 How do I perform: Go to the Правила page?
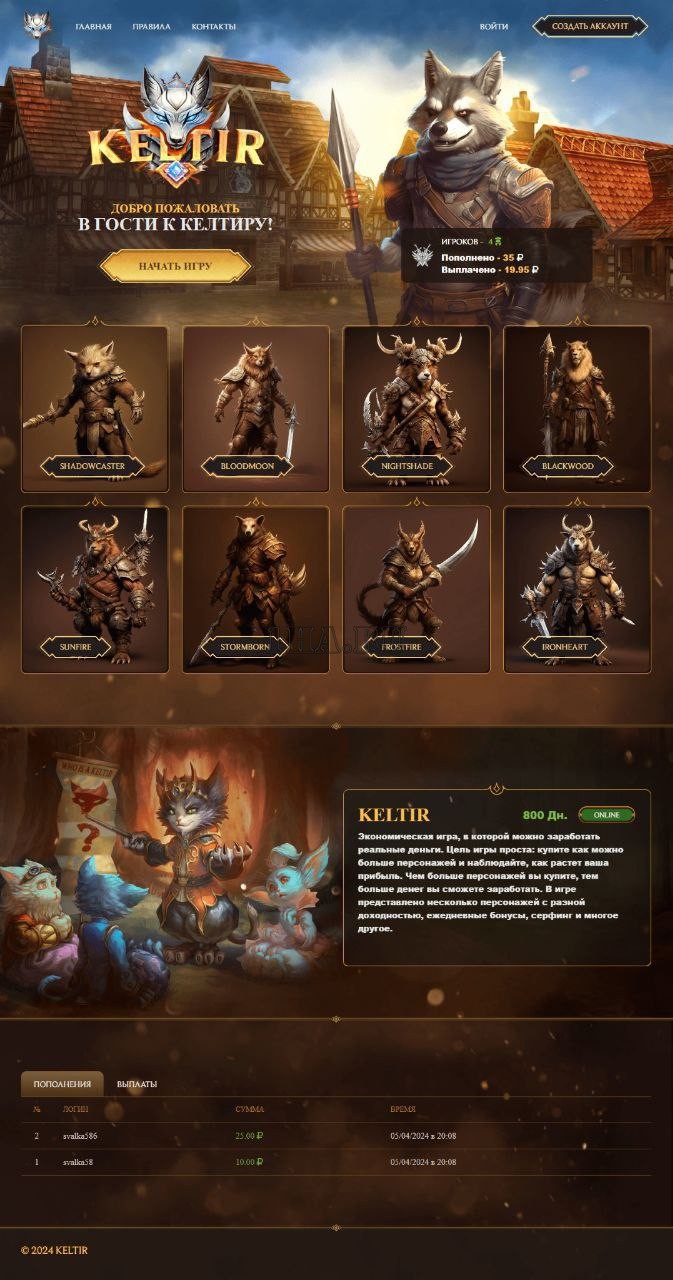pyautogui.click(x=151, y=26)
